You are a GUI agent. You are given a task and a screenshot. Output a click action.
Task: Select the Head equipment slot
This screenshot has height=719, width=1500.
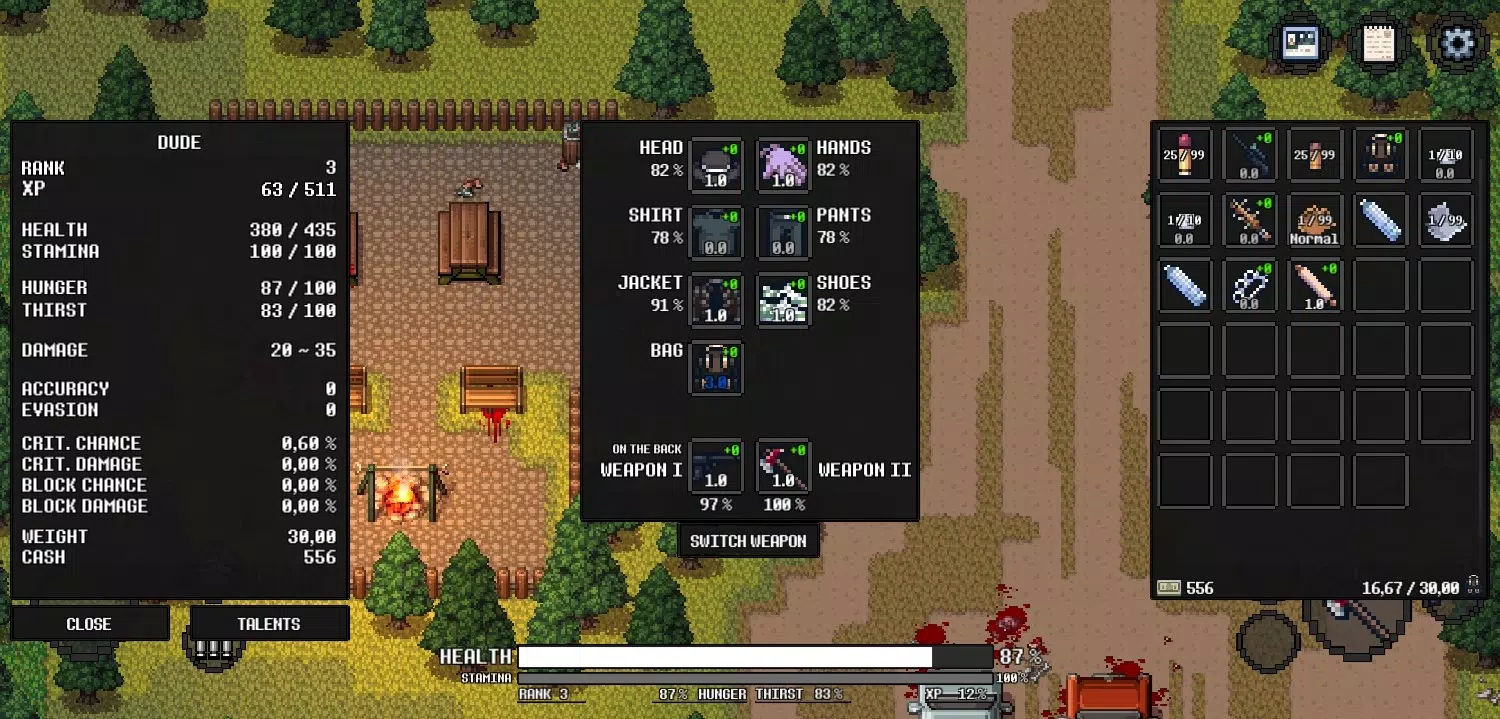[x=716, y=164]
